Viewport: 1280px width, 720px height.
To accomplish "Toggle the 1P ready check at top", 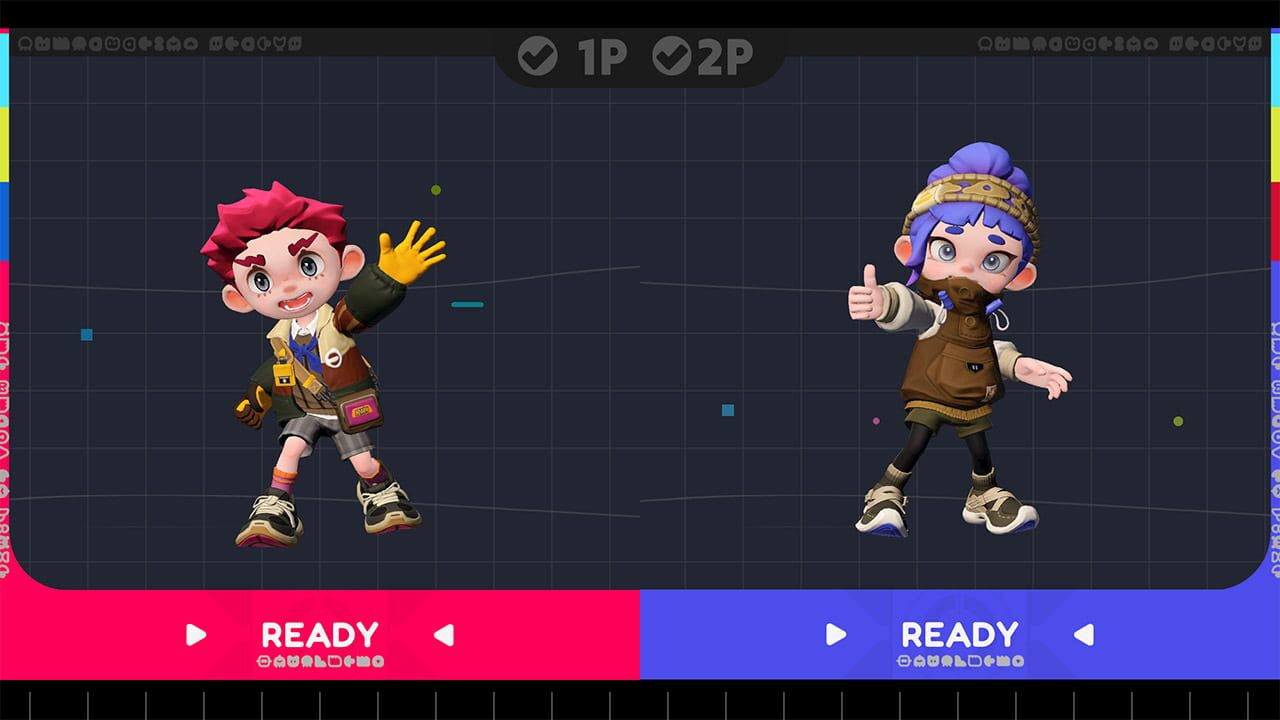I will (x=538, y=57).
